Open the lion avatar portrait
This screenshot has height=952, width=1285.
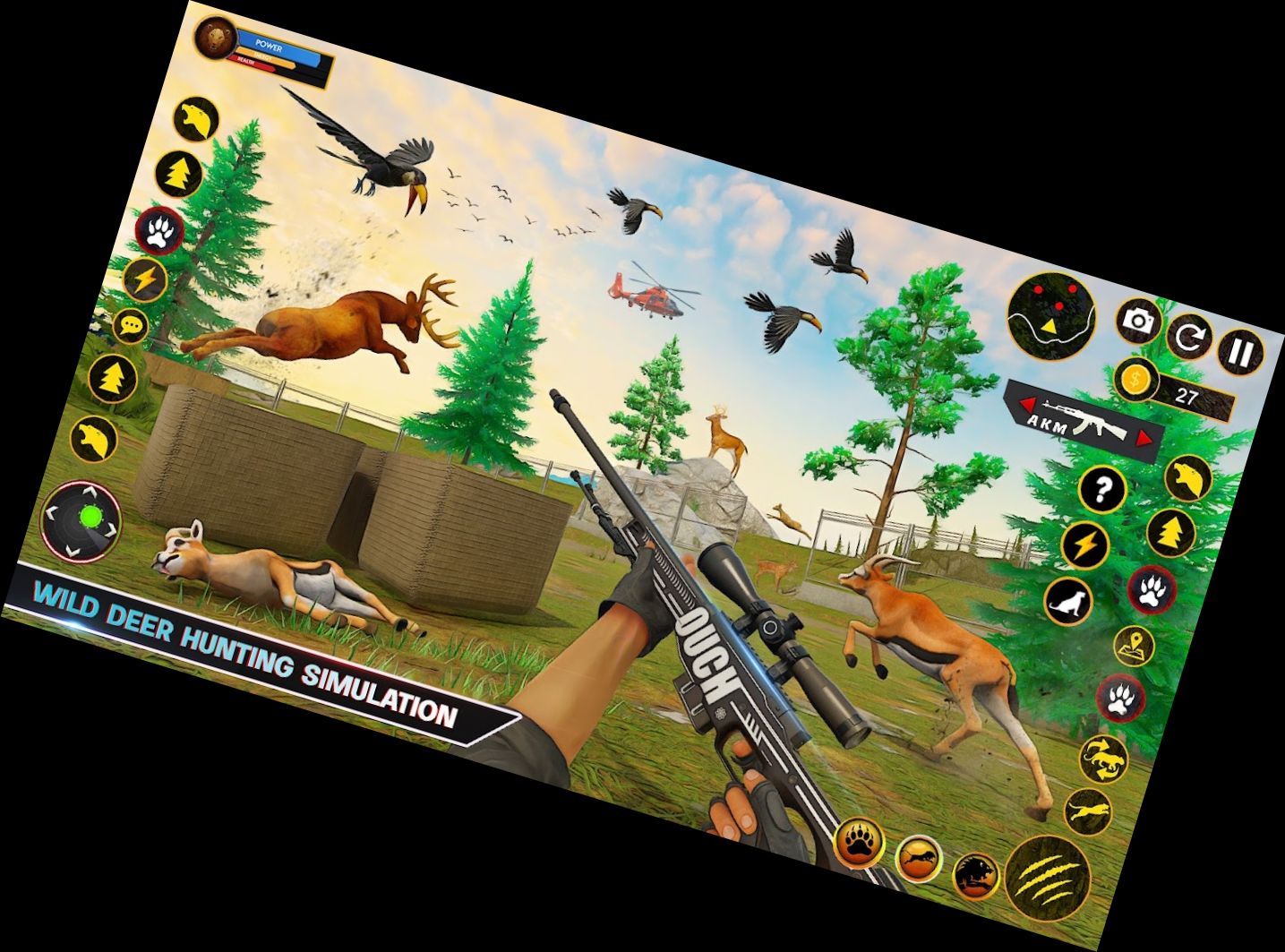point(214,38)
